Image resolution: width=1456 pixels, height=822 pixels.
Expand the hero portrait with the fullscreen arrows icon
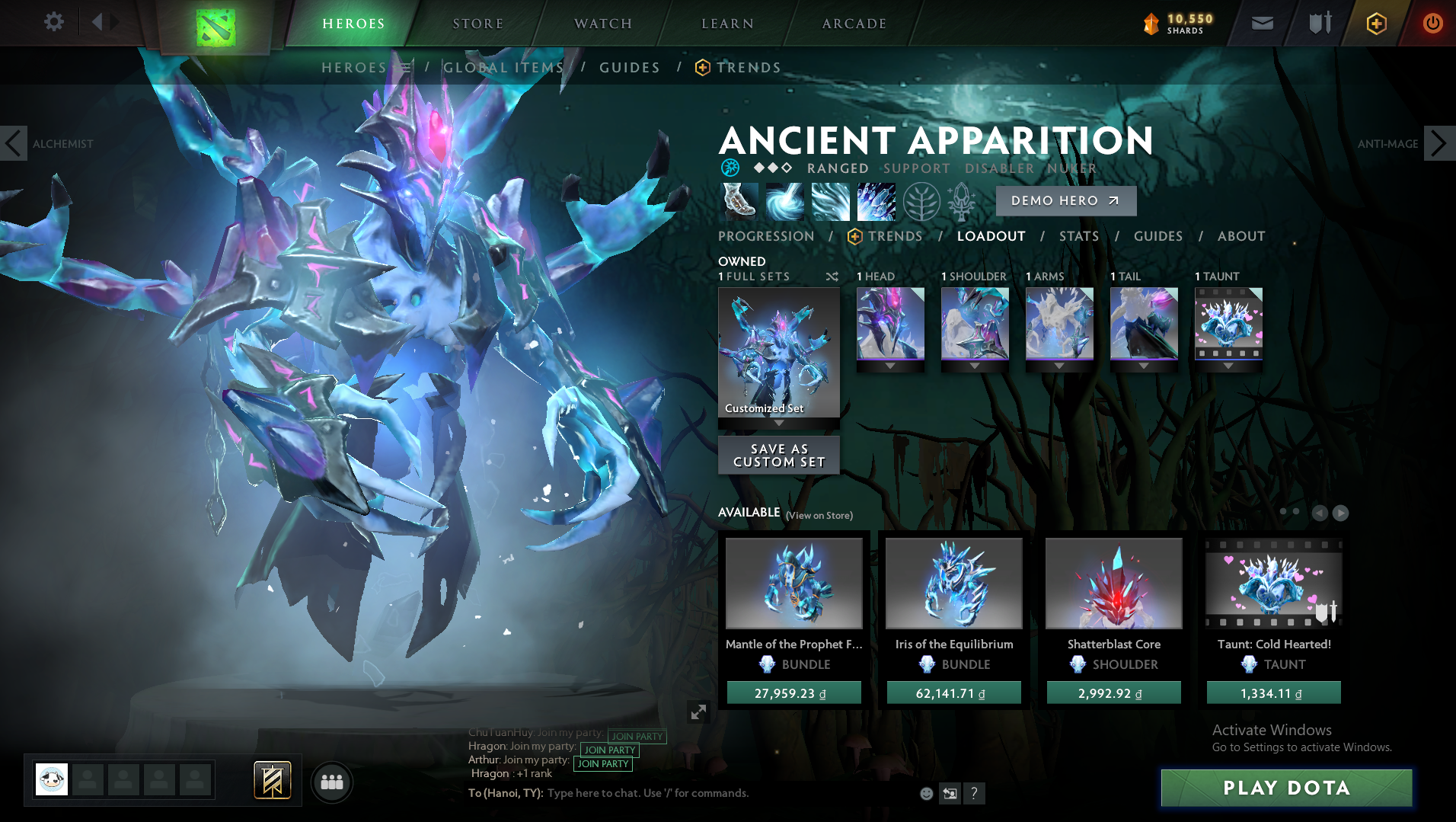tap(698, 712)
